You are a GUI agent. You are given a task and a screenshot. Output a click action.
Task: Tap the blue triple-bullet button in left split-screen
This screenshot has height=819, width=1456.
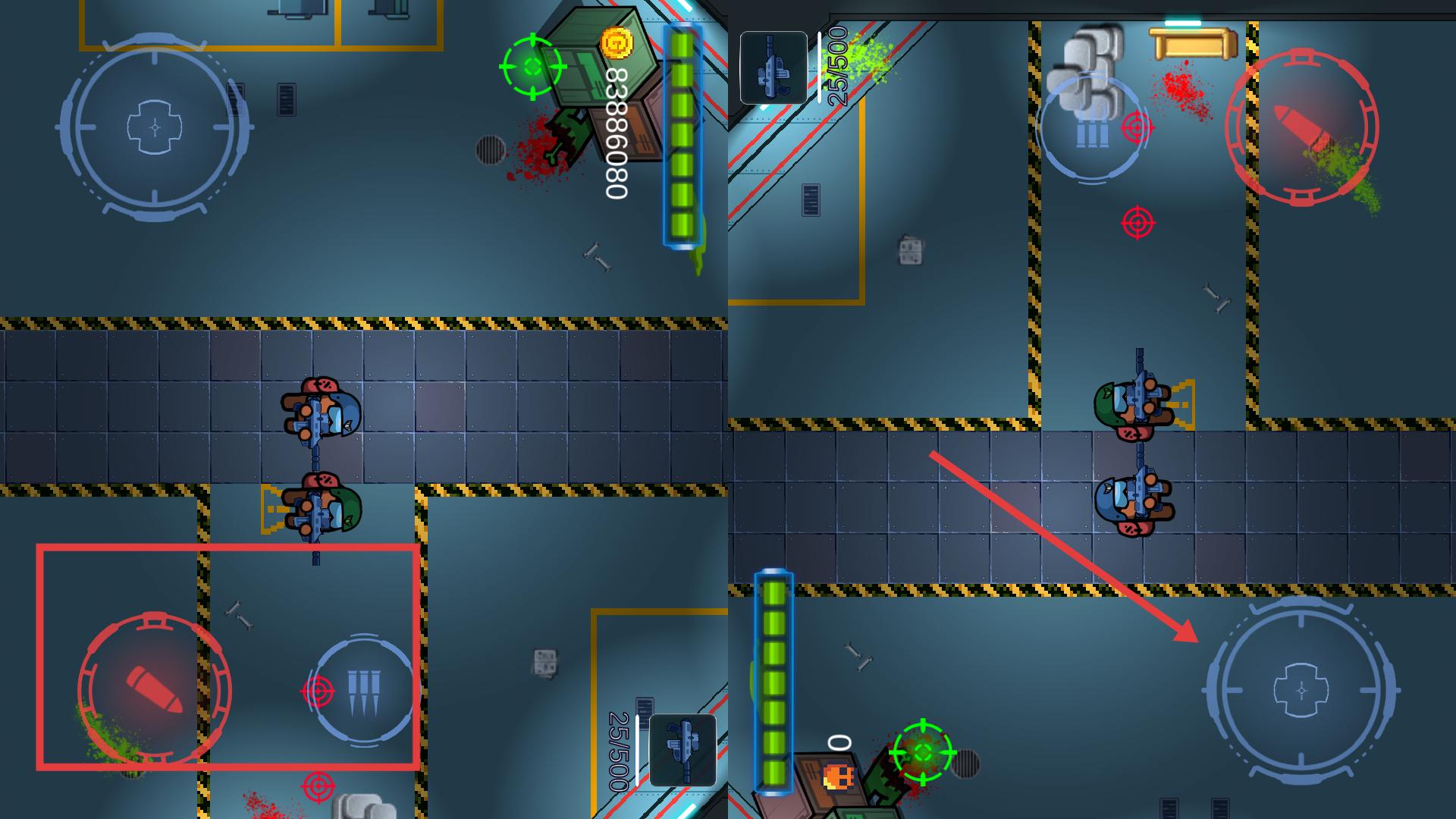tap(363, 690)
